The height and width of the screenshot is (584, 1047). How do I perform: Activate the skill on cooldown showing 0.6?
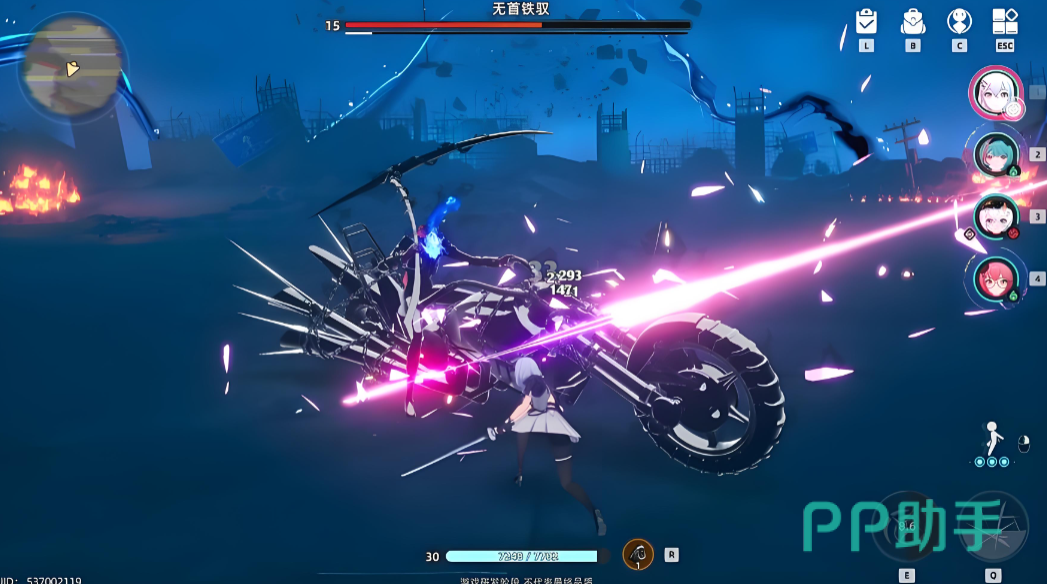[907, 526]
